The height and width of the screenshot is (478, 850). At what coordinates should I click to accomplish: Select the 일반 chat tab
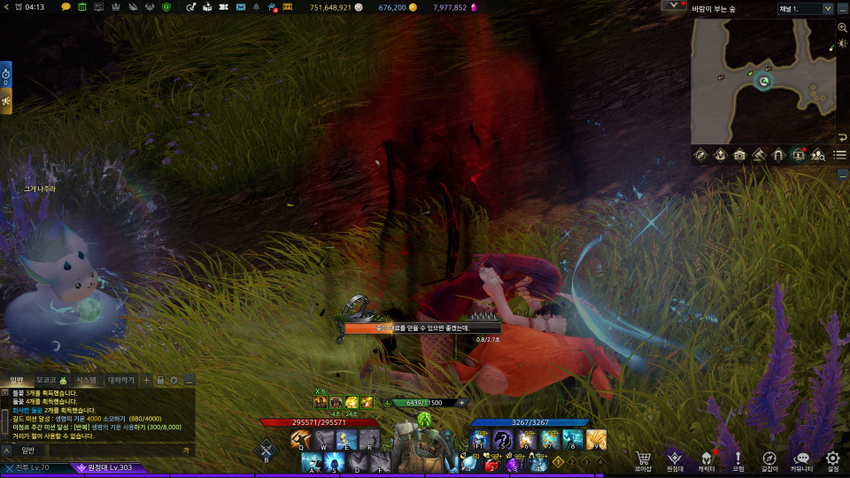[16, 380]
